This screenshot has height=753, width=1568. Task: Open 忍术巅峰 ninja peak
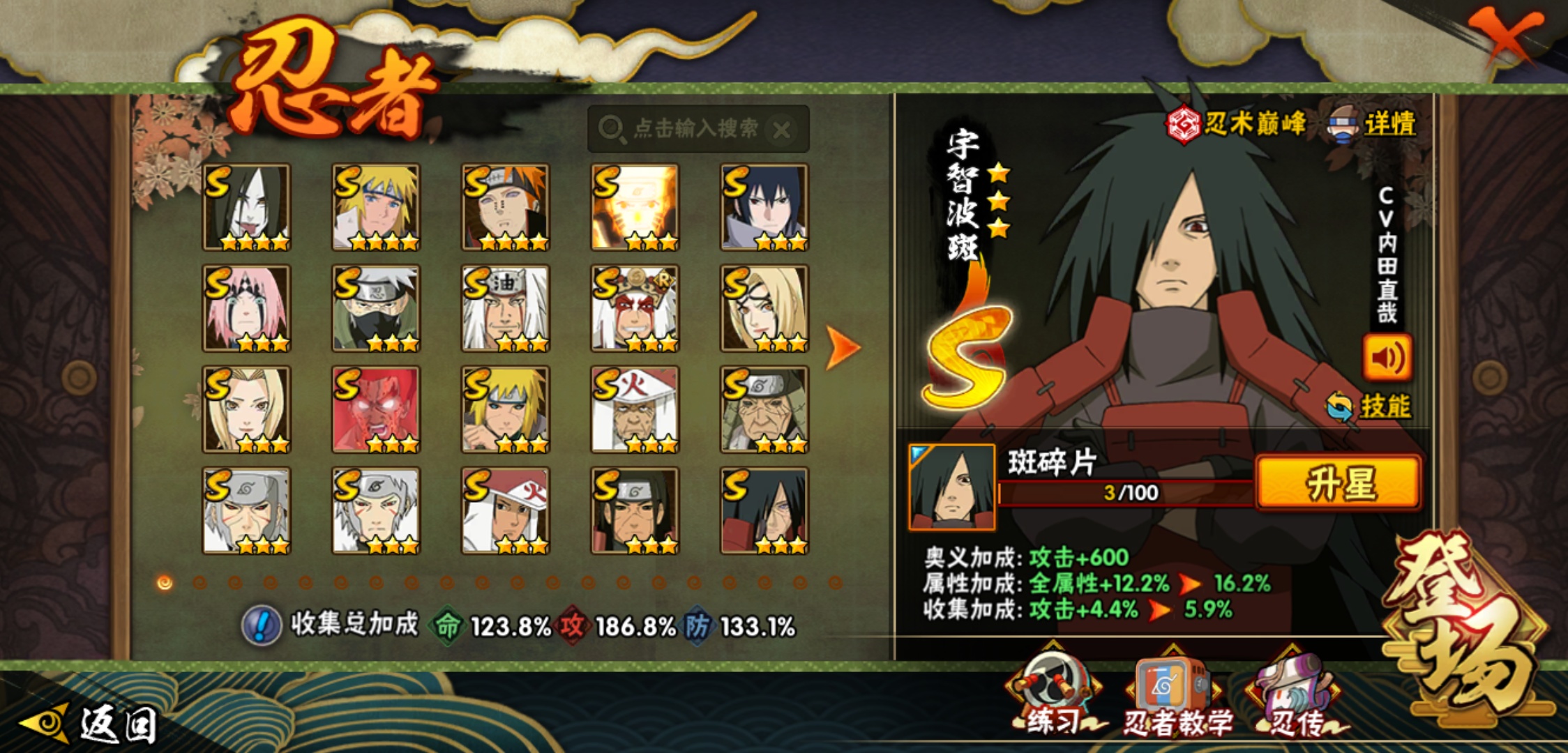[x=1236, y=124]
